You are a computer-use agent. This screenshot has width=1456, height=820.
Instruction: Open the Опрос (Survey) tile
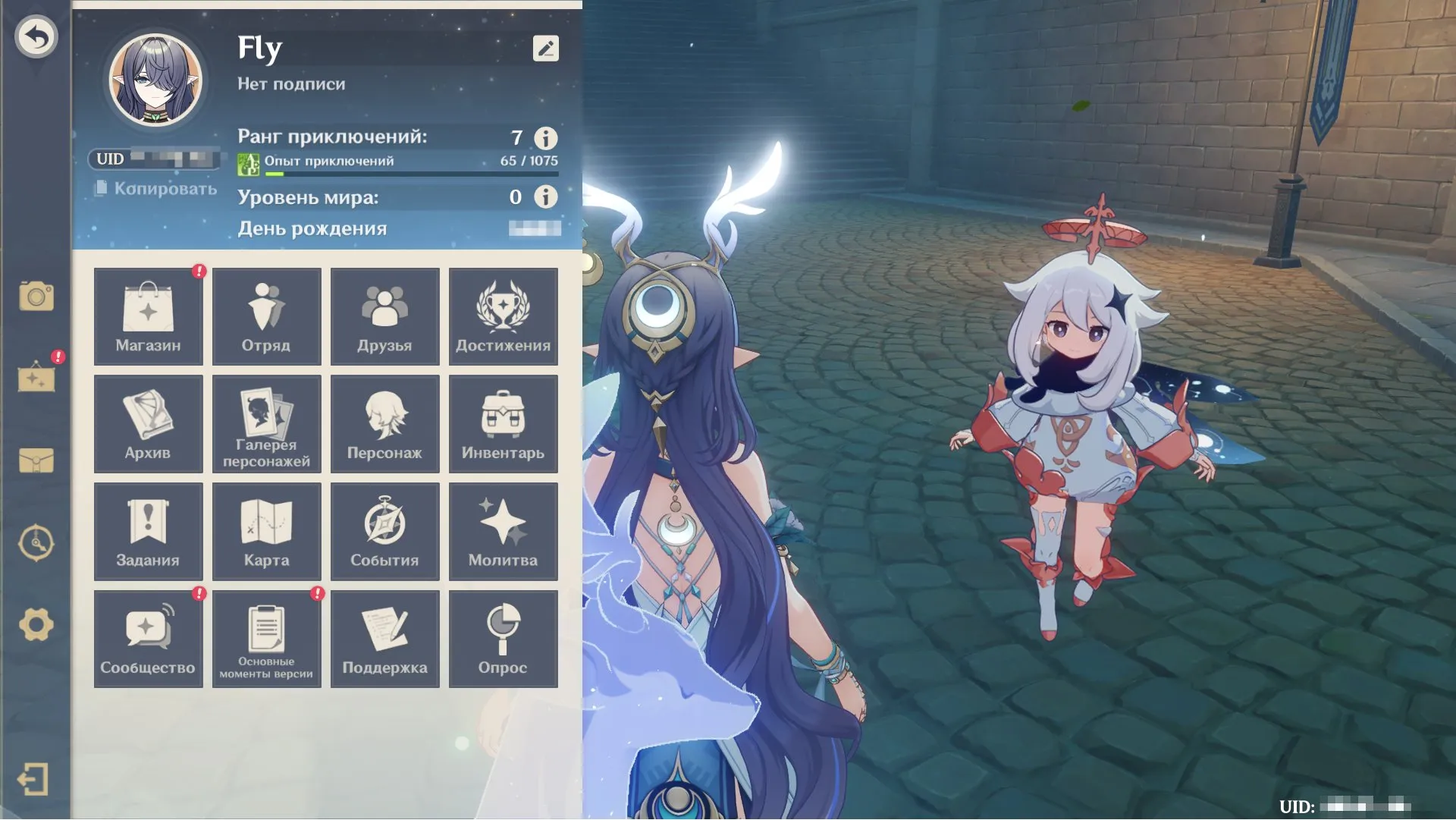(x=503, y=638)
